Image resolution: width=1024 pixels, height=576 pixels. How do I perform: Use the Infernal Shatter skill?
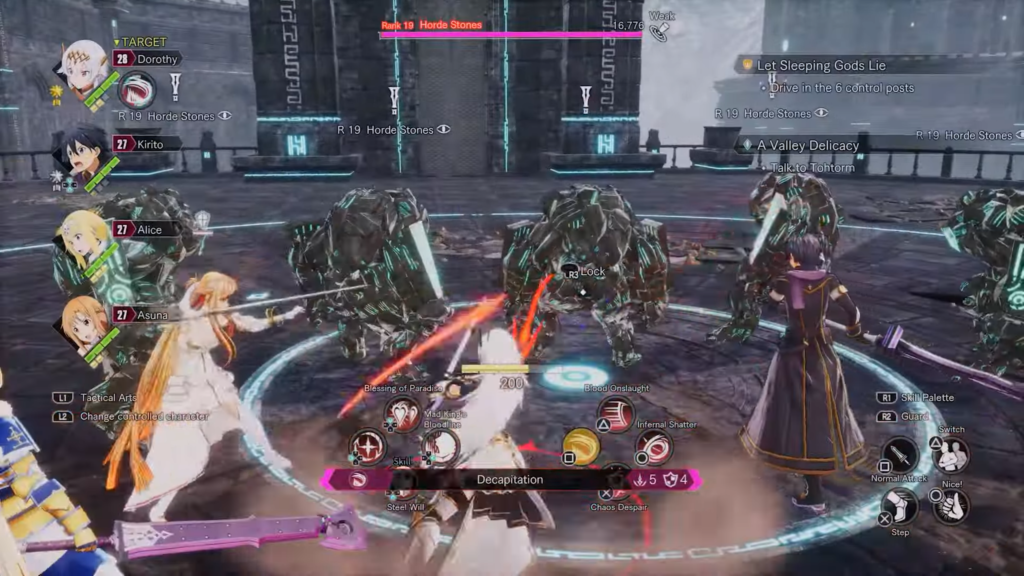[x=654, y=447]
